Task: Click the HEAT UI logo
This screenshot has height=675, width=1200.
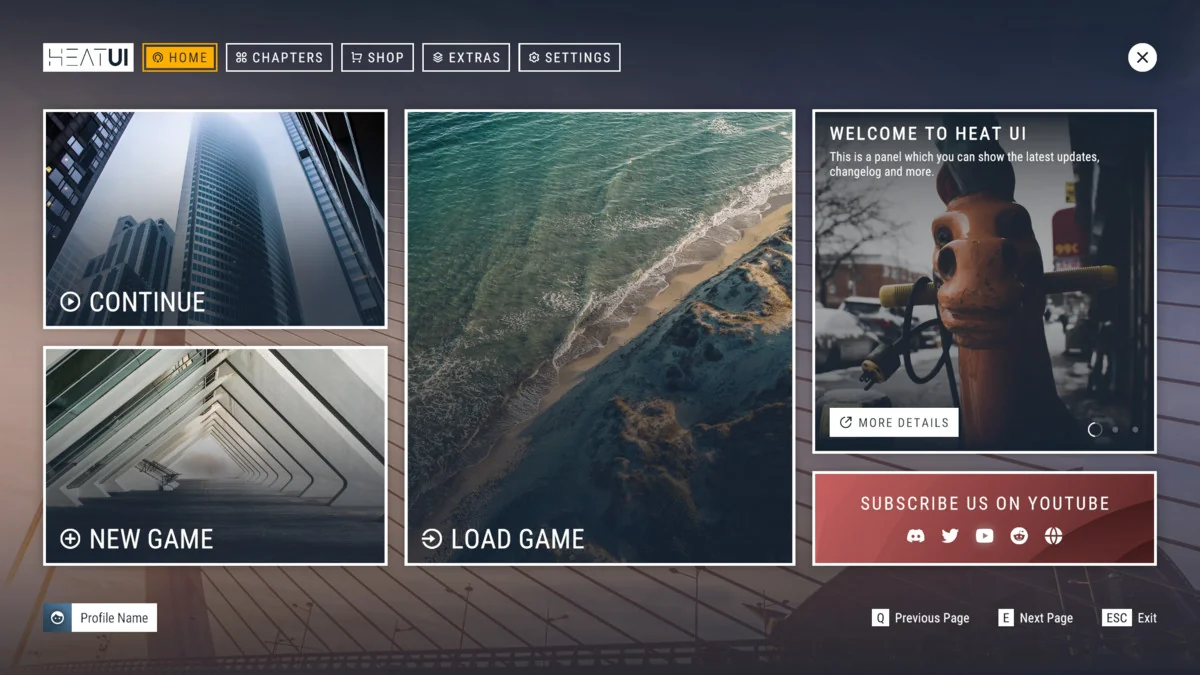Action: coord(88,58)
